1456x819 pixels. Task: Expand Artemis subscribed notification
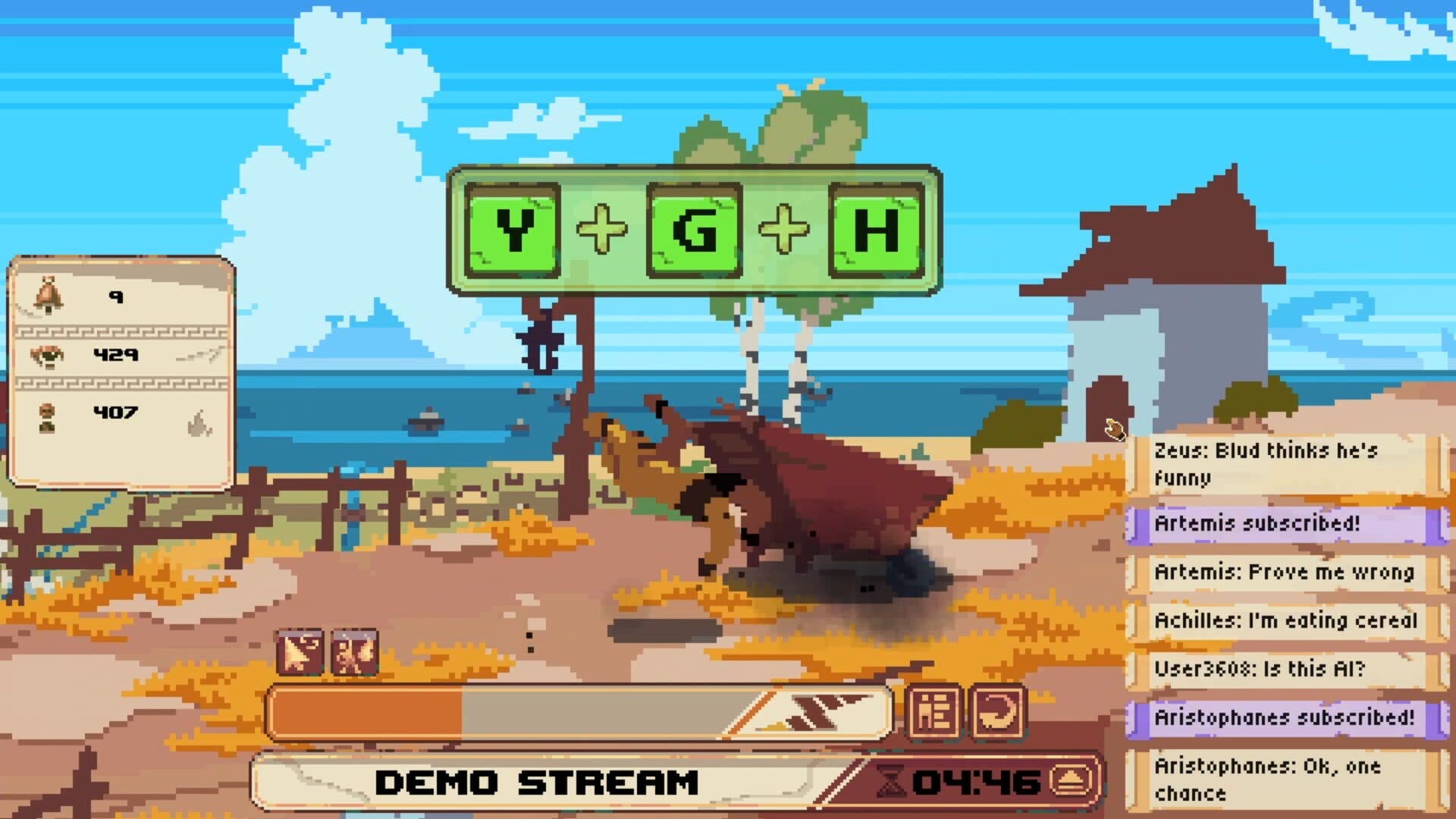click(x=1258, y=523)
